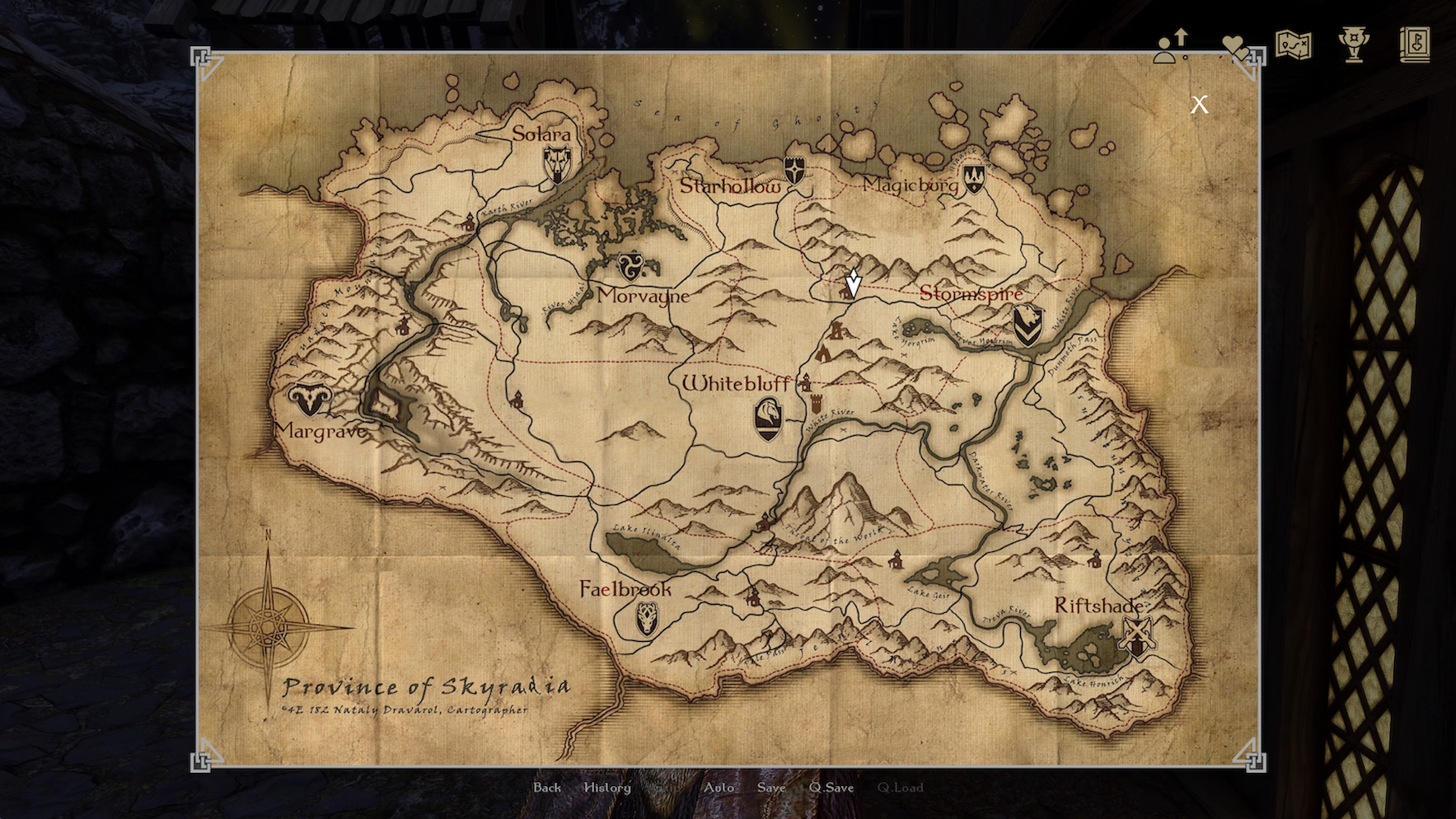Open the Save screen
The width and height of the screenshot is (1456, 819).
[771, 788]
